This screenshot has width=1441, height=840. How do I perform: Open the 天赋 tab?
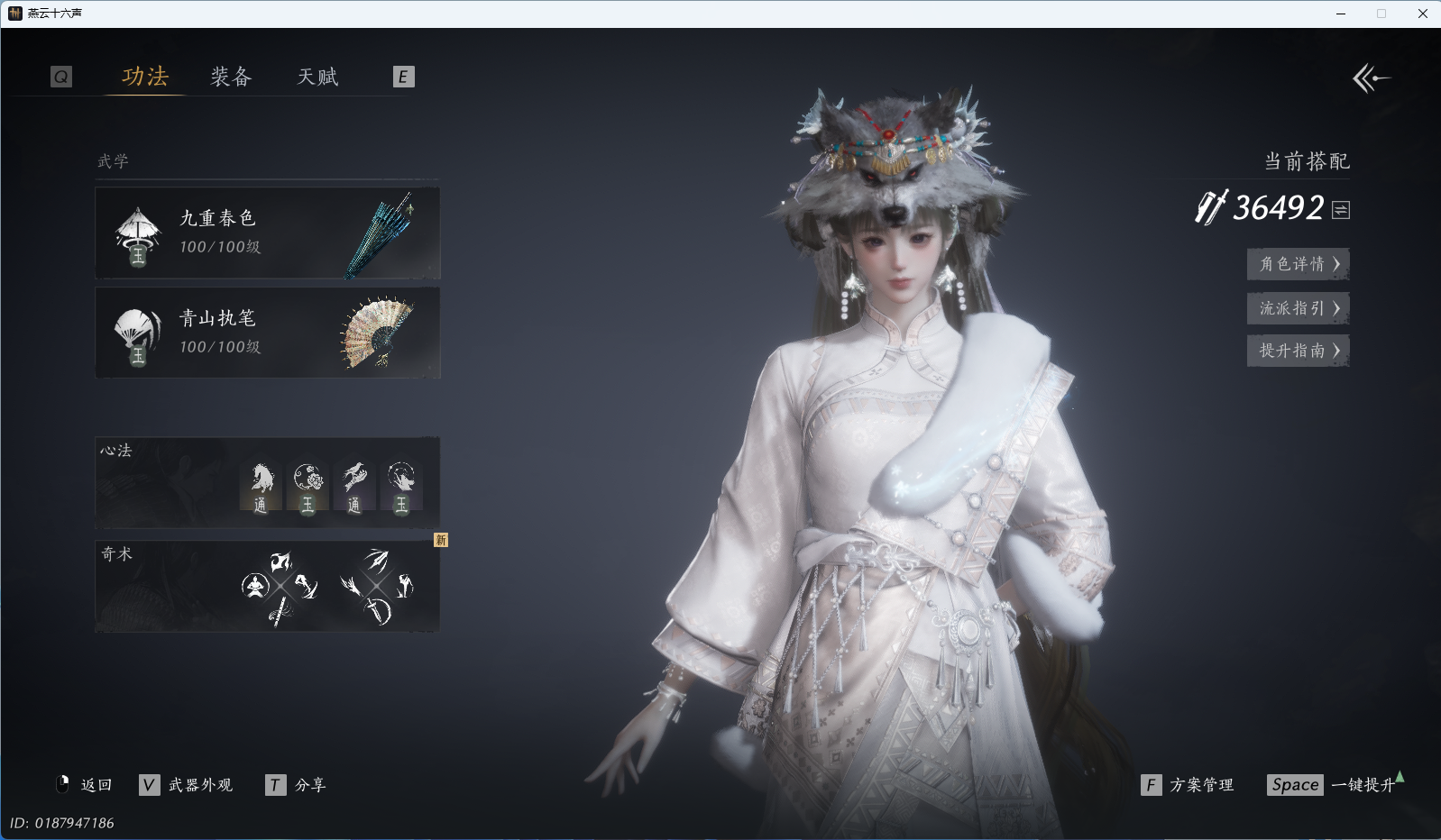(x=317, y=78)
